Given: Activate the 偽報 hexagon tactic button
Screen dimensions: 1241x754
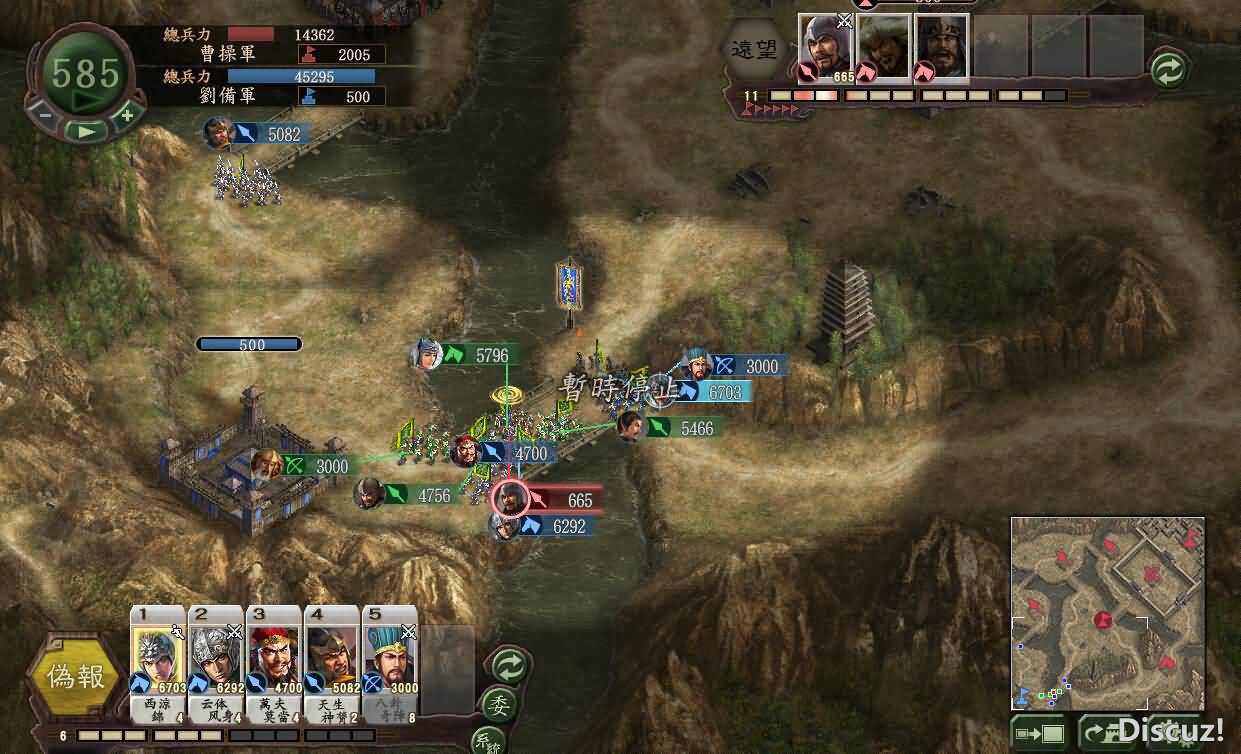Looking at the screenshot, I should [x=76, y=677].
